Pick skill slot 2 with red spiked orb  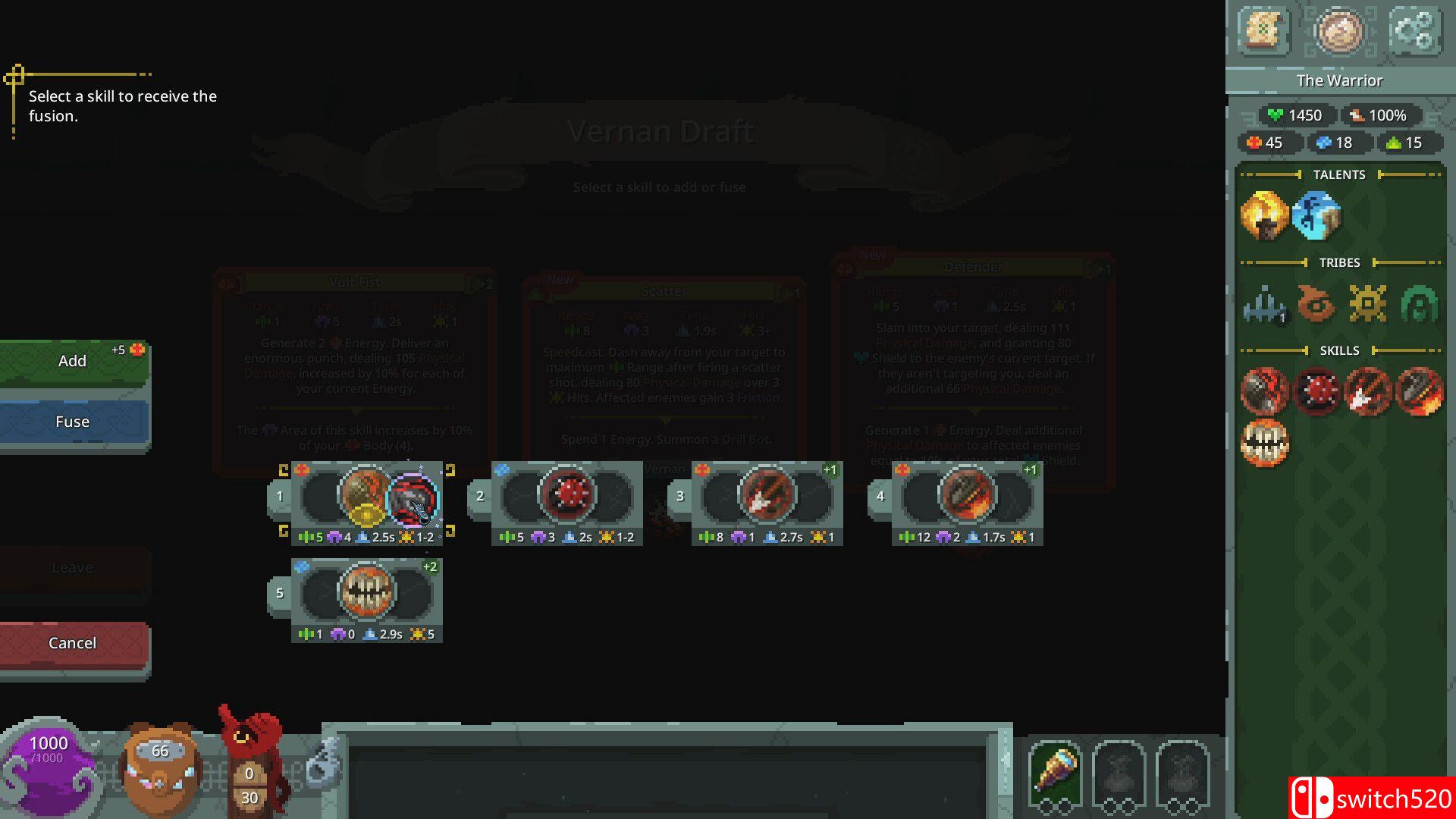pos(566,497)
